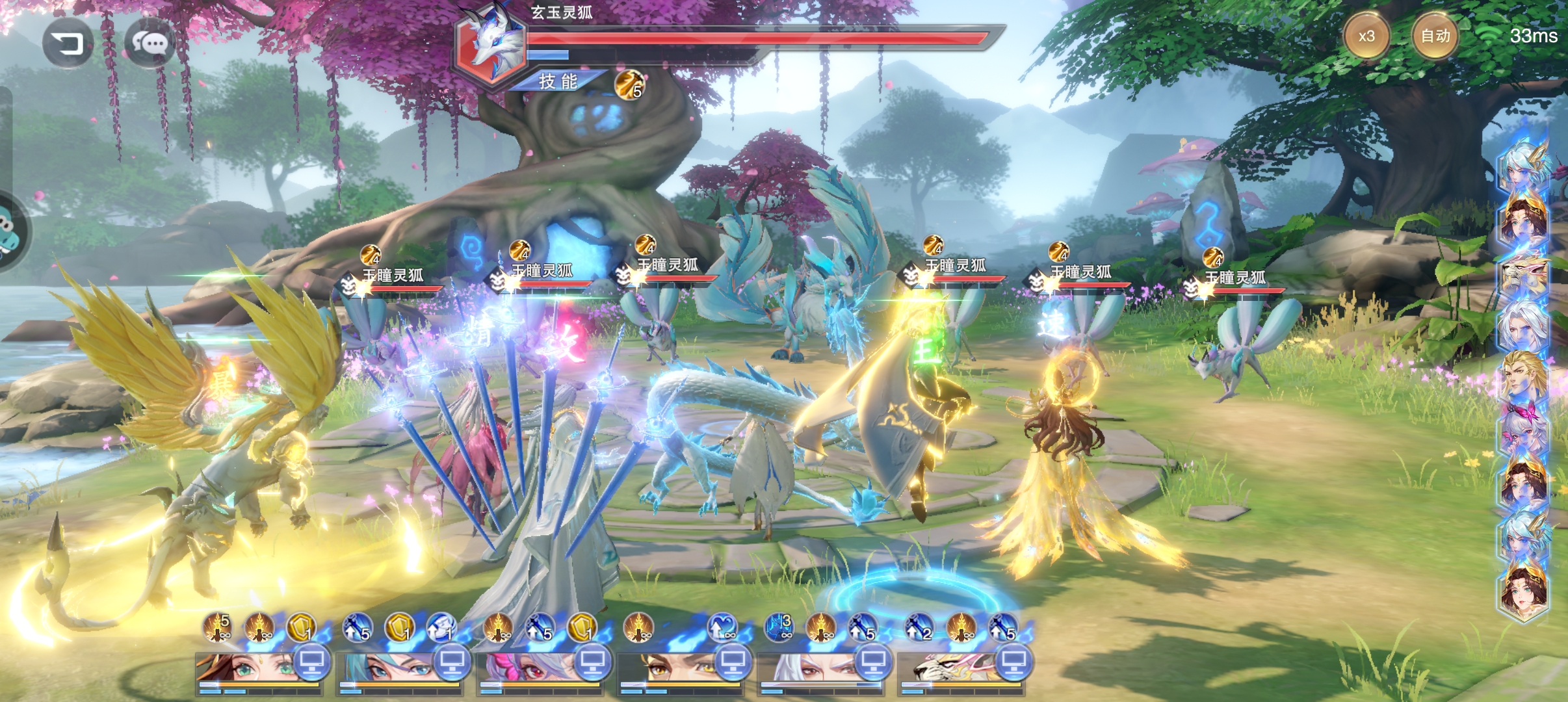Screen dimensions: 1568x702
Task: Select the white tiger beast card
Action: point(946,669)
